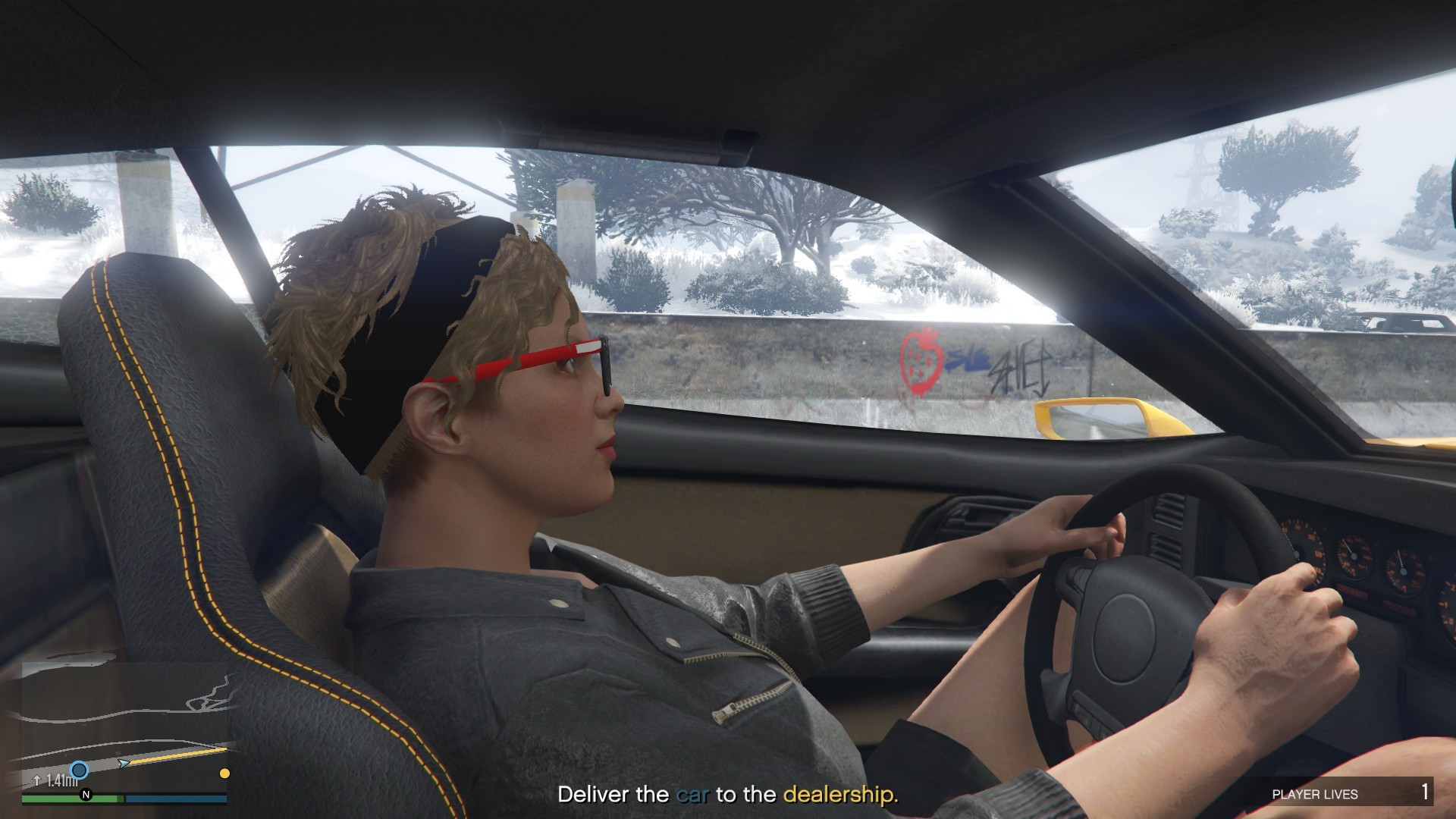Click the player arrow on the minimap
Screen dimensions: 1456x819
(x=124, y=762)
